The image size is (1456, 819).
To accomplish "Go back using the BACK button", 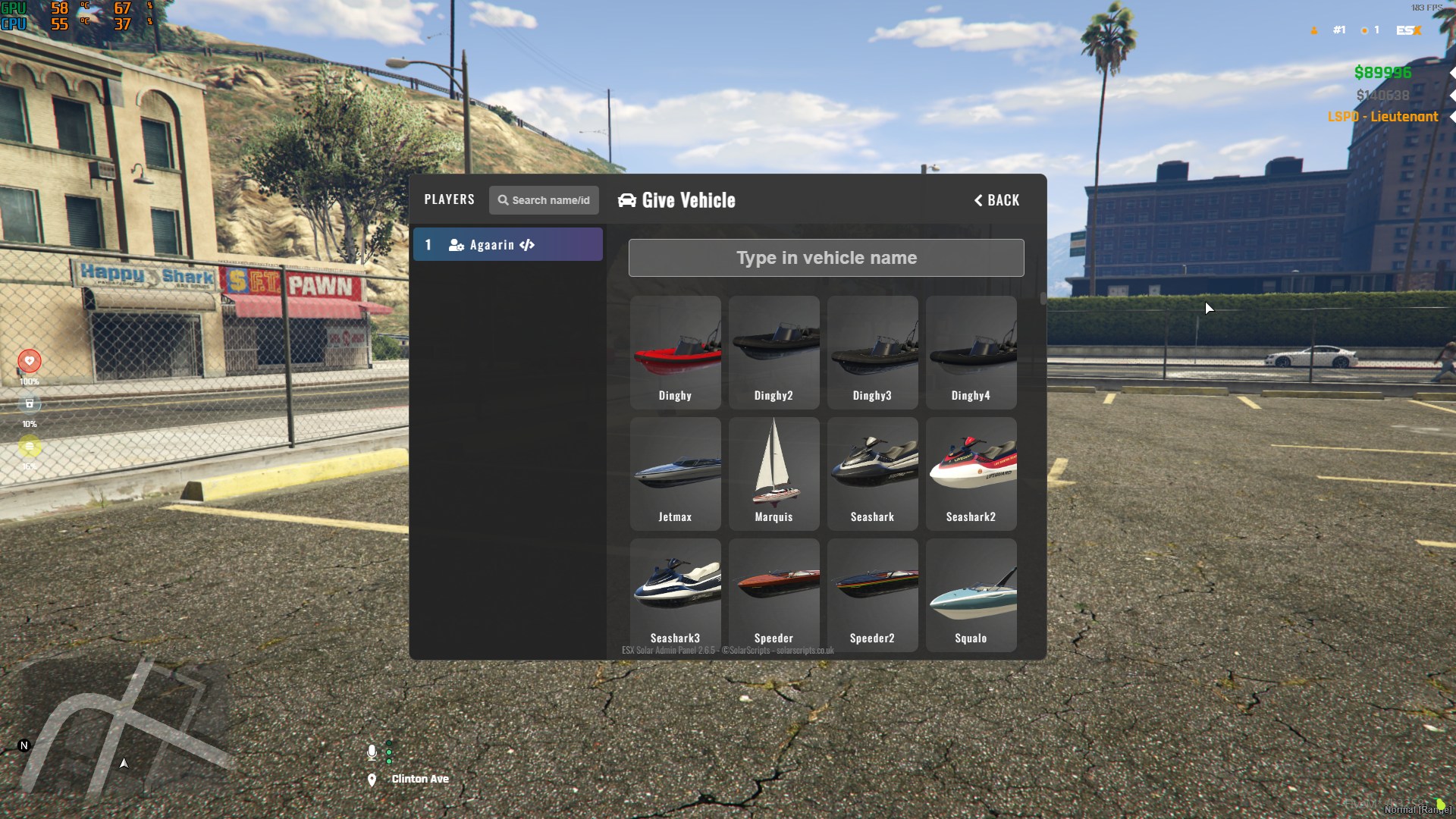I will pos(996,200).
